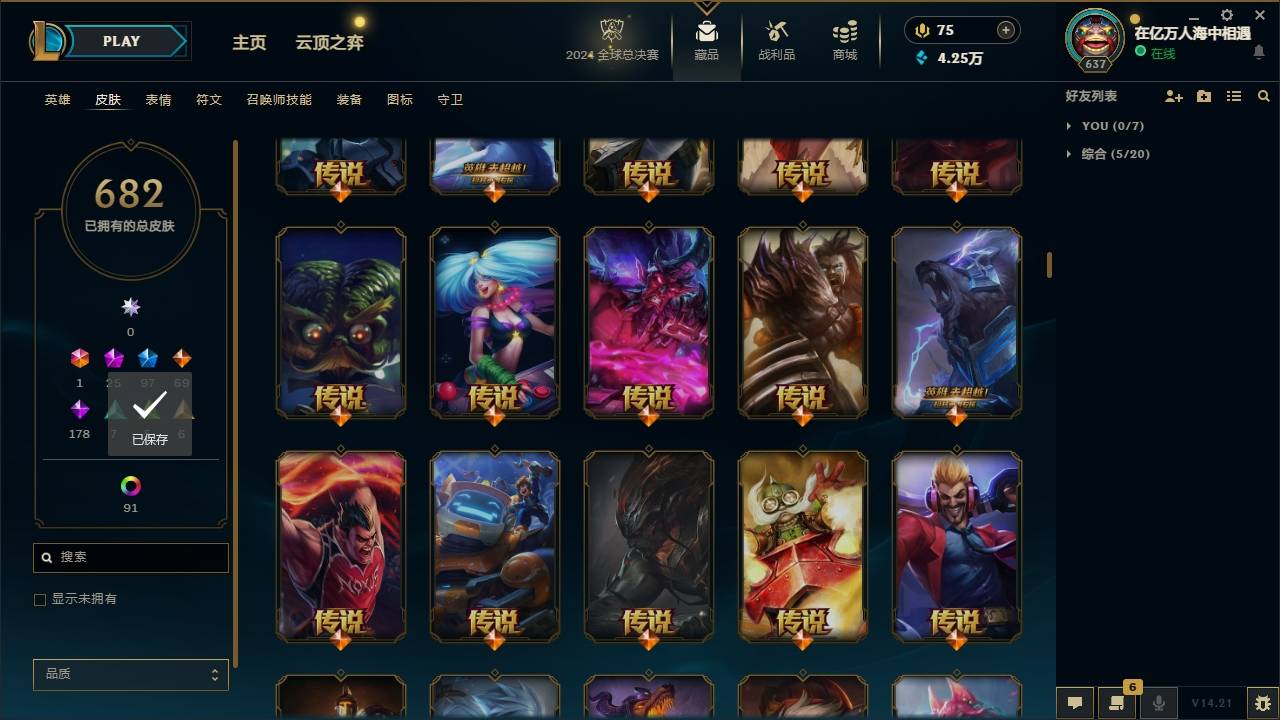Switch to the 表情 emotes tab

158,99
